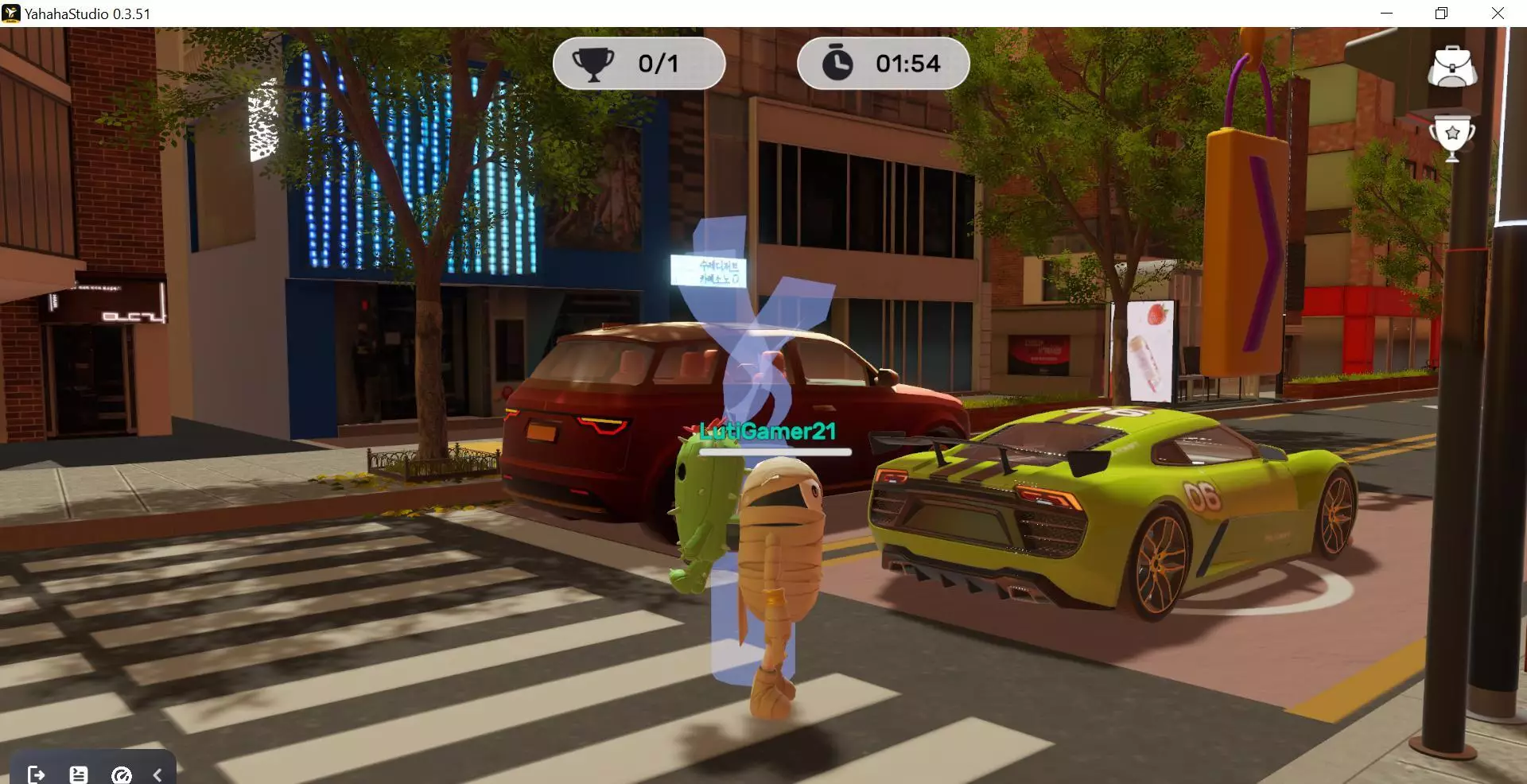1527x784 pixels.
Task: Close the YahahaStudio window
Action: (x=1498, y=14)
